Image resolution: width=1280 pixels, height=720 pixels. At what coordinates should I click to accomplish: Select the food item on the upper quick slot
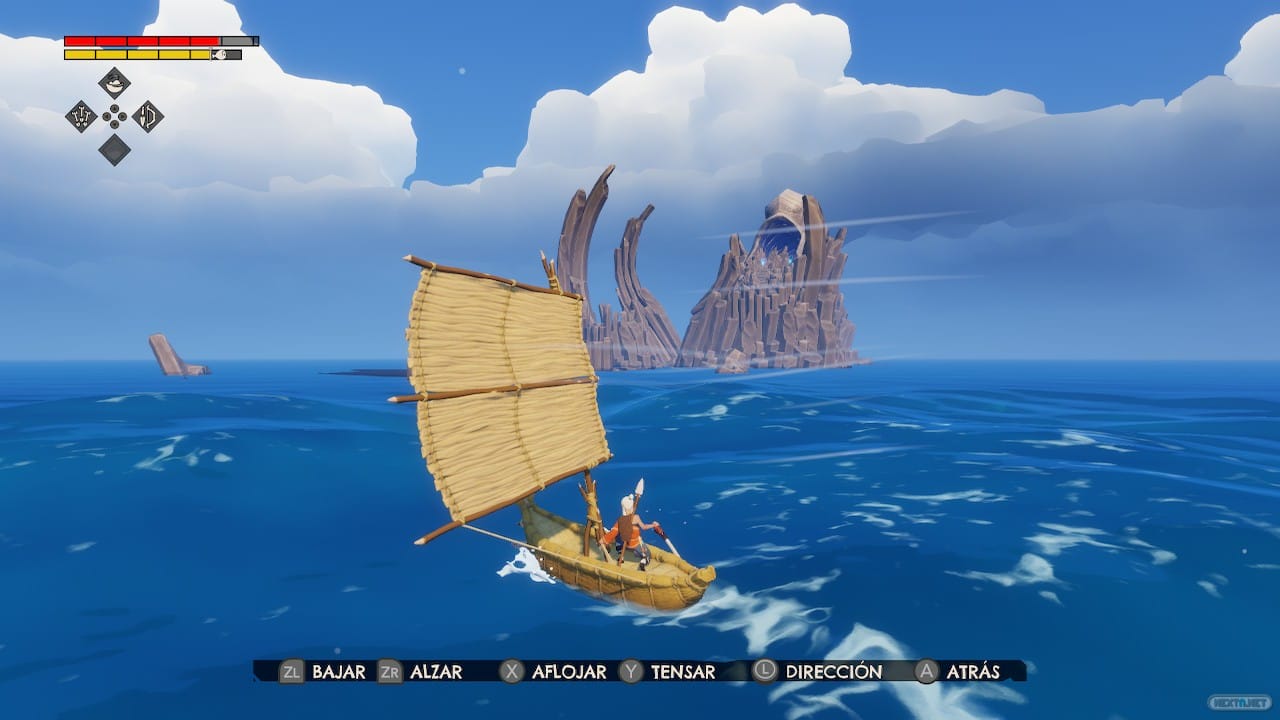(x=114, y=82)
